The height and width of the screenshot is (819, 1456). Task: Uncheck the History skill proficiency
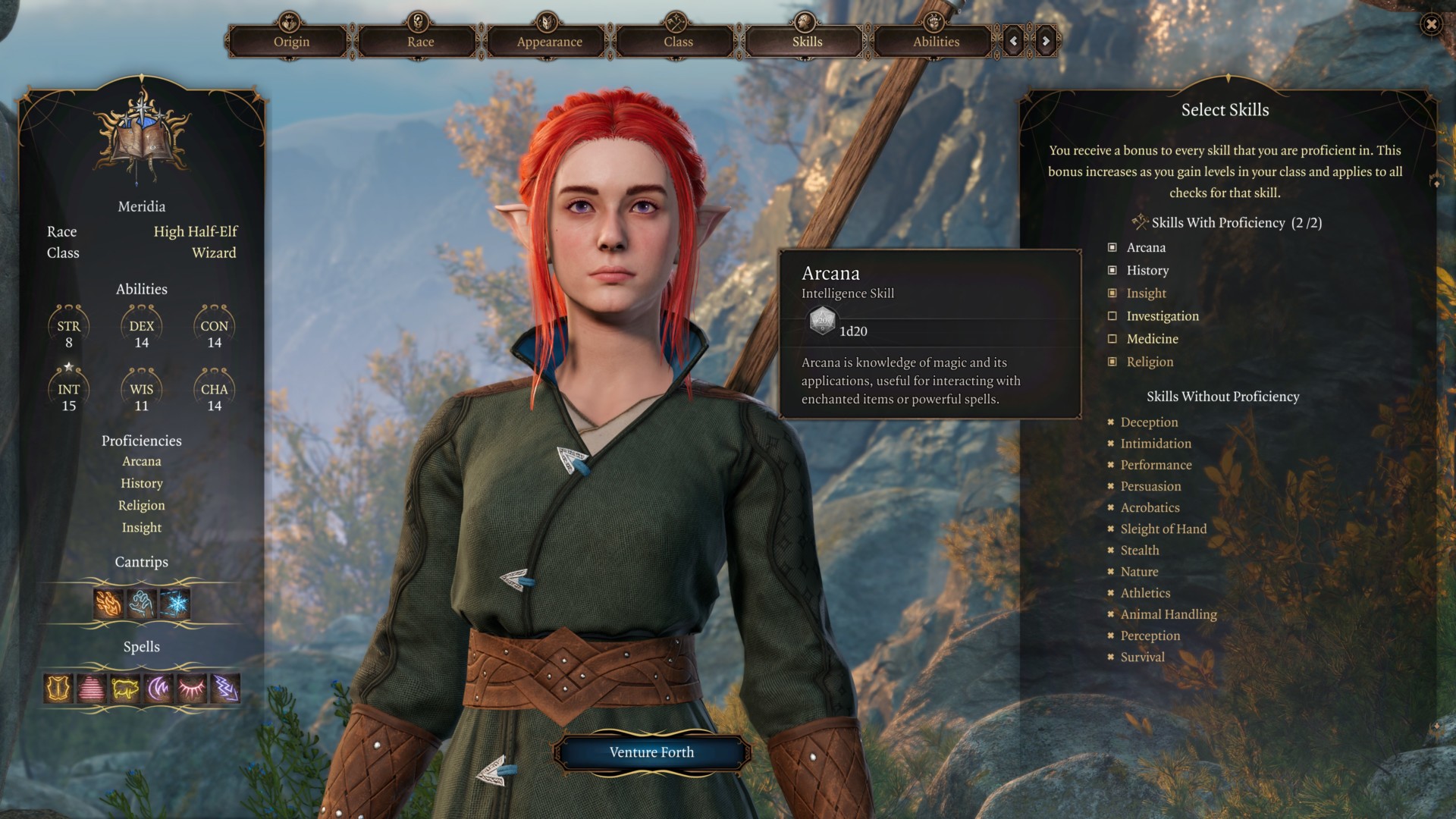pos(1112,270)
